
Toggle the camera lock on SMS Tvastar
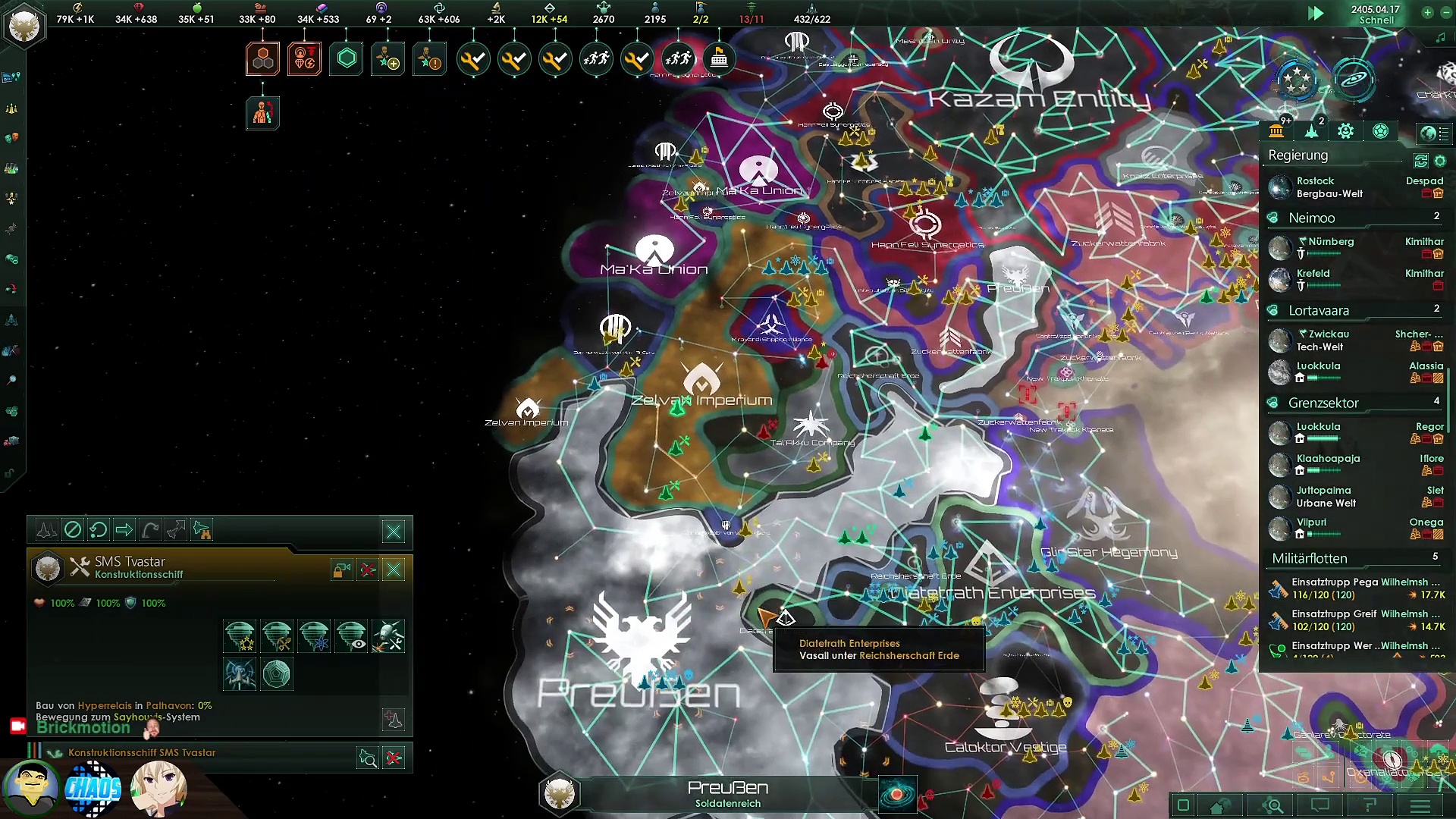click(x=341, y=570)
